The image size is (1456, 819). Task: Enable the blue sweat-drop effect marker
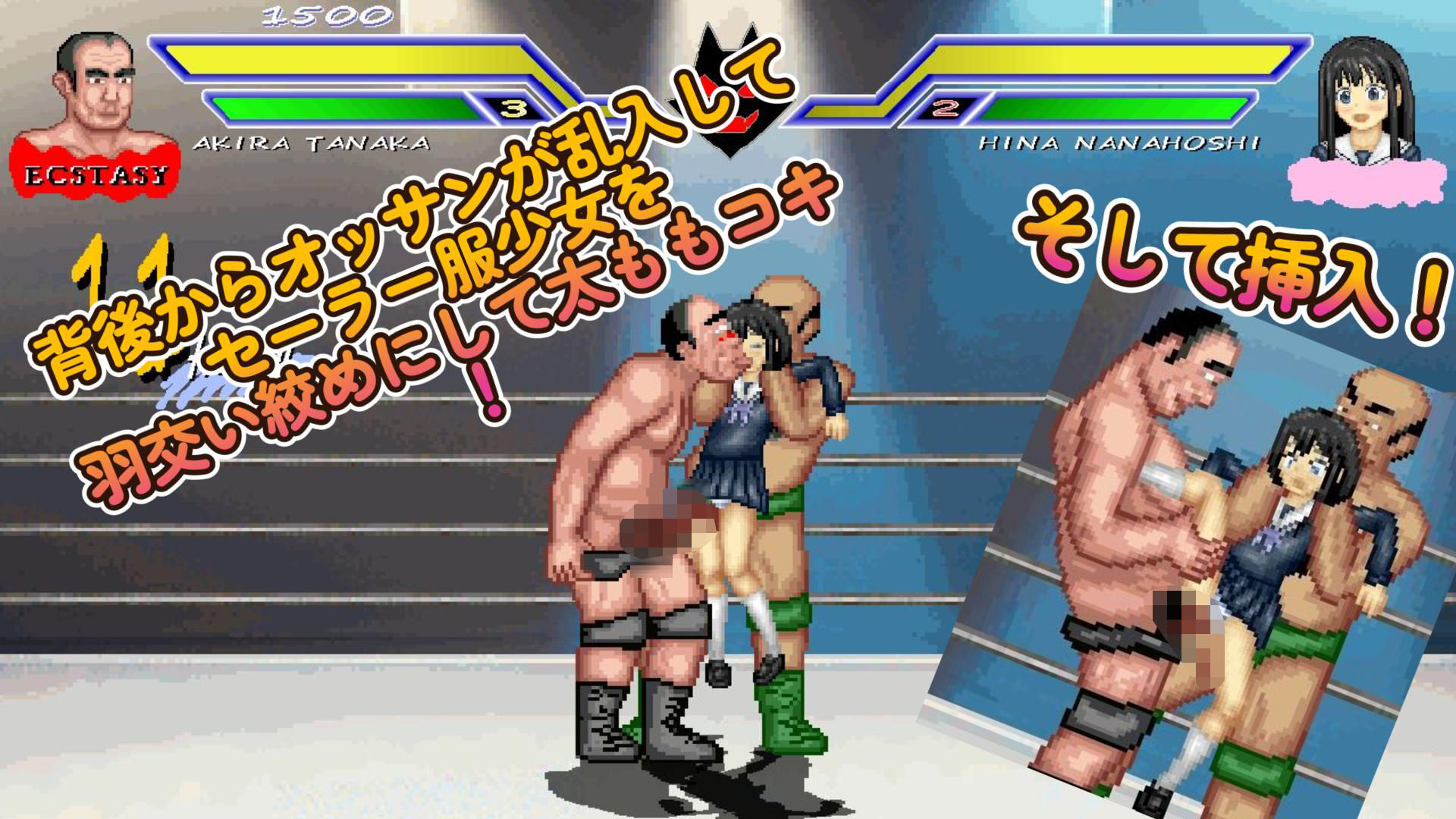tap(193, 387)
